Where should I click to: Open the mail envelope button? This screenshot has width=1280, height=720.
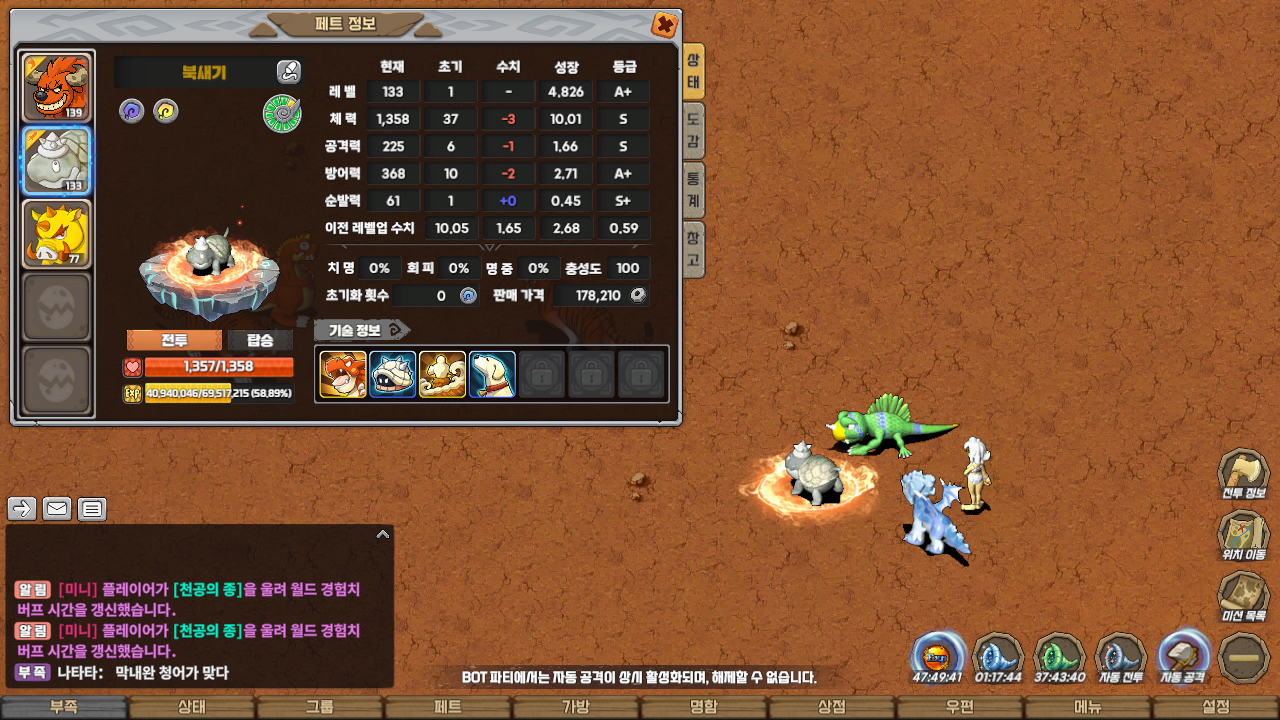pos(57,509)
